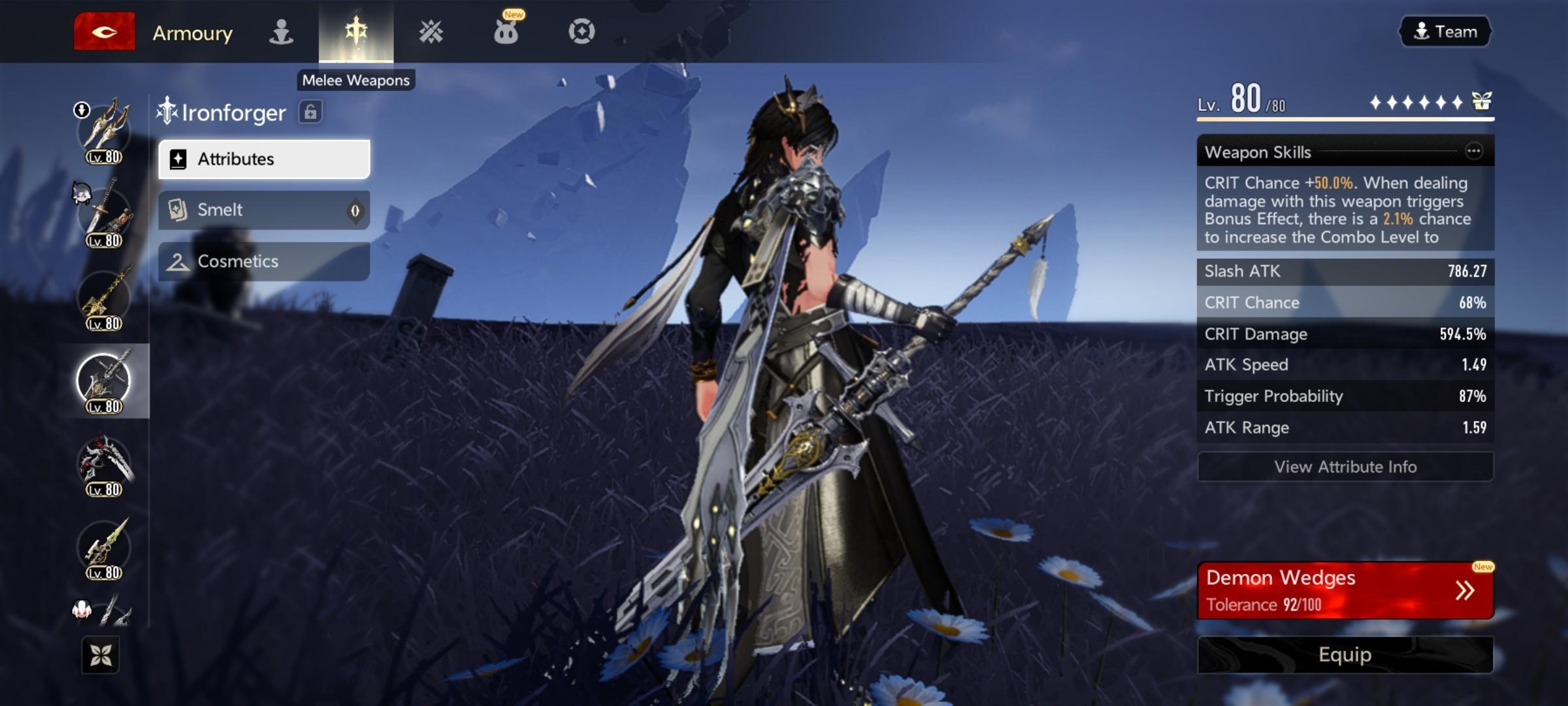Select the red-black scythe weapon thumbnail
Screen dimensions: 1568x706
click(104, 464)
